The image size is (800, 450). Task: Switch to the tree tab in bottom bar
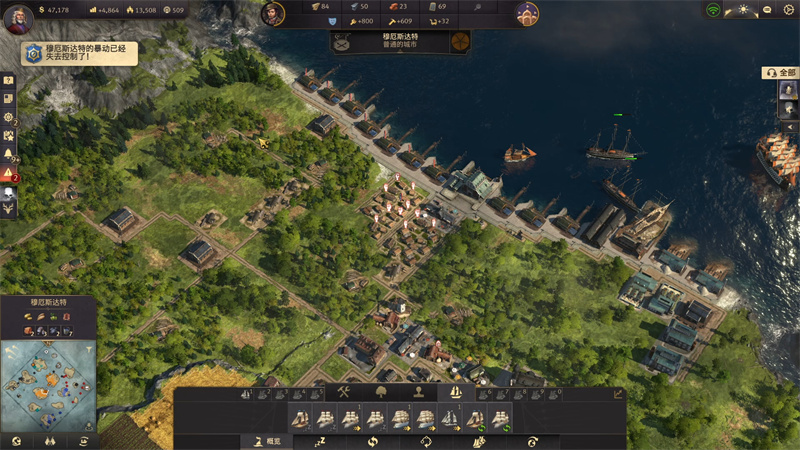380,393
